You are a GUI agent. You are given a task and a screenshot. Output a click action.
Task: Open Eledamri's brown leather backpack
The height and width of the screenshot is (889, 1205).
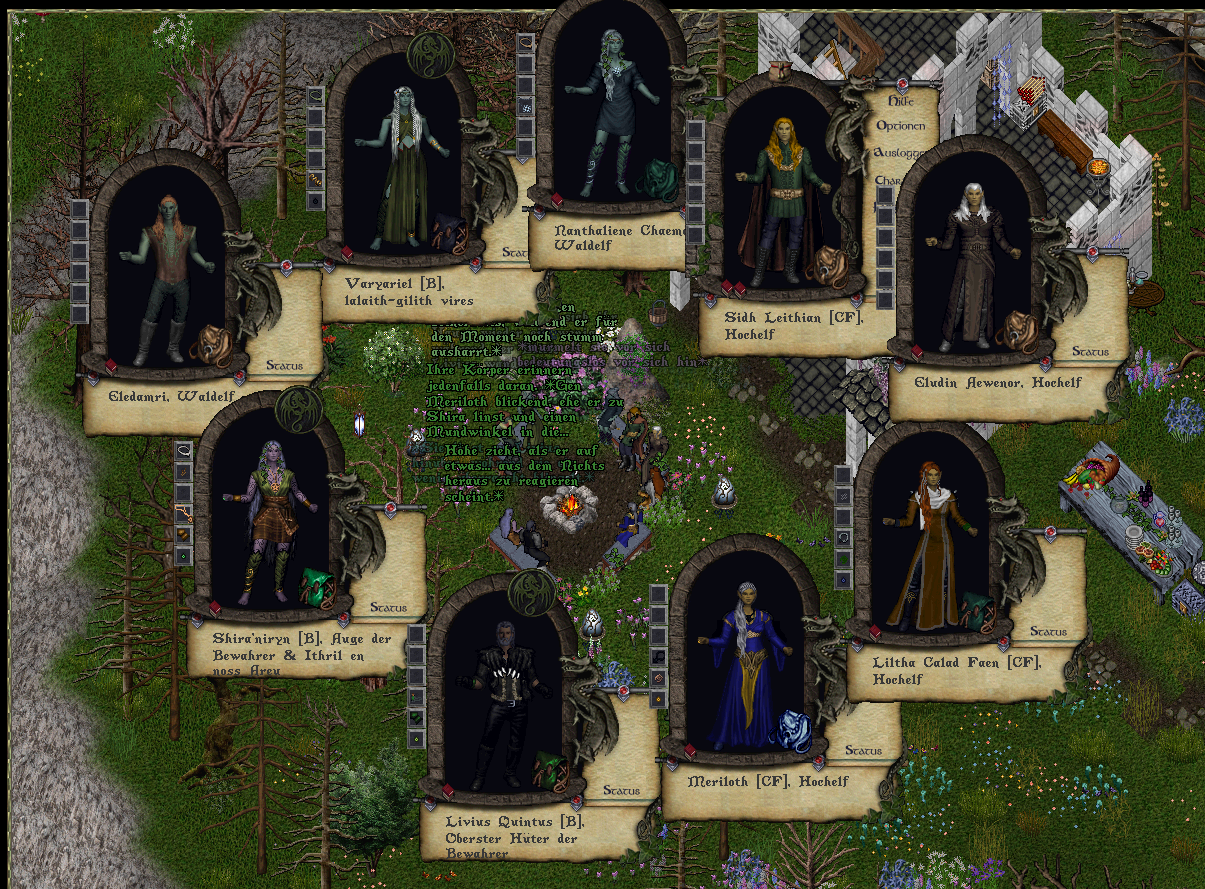coord(211,344)
